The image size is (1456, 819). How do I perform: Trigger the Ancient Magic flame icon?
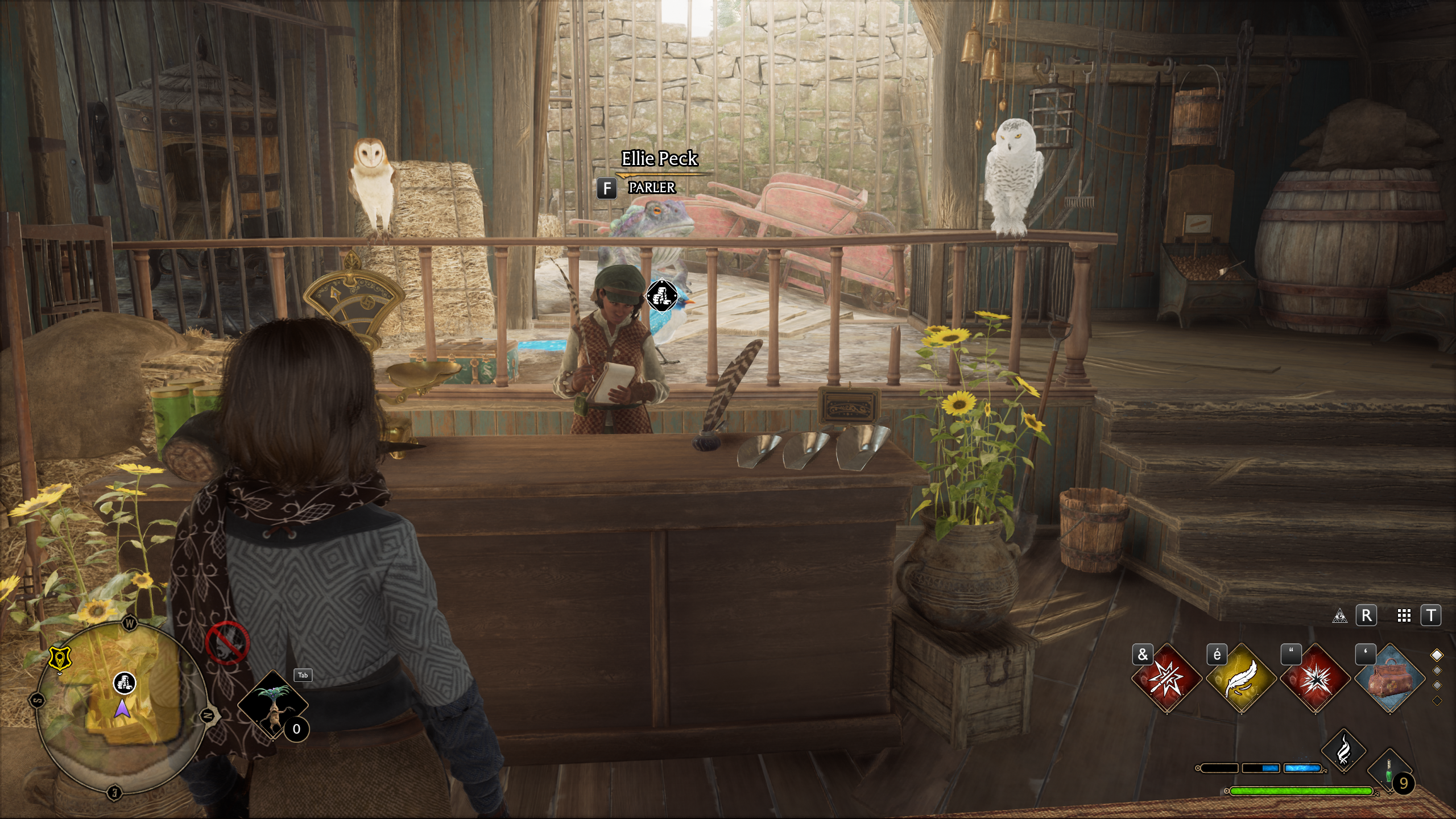click(x=1343, y=750)
